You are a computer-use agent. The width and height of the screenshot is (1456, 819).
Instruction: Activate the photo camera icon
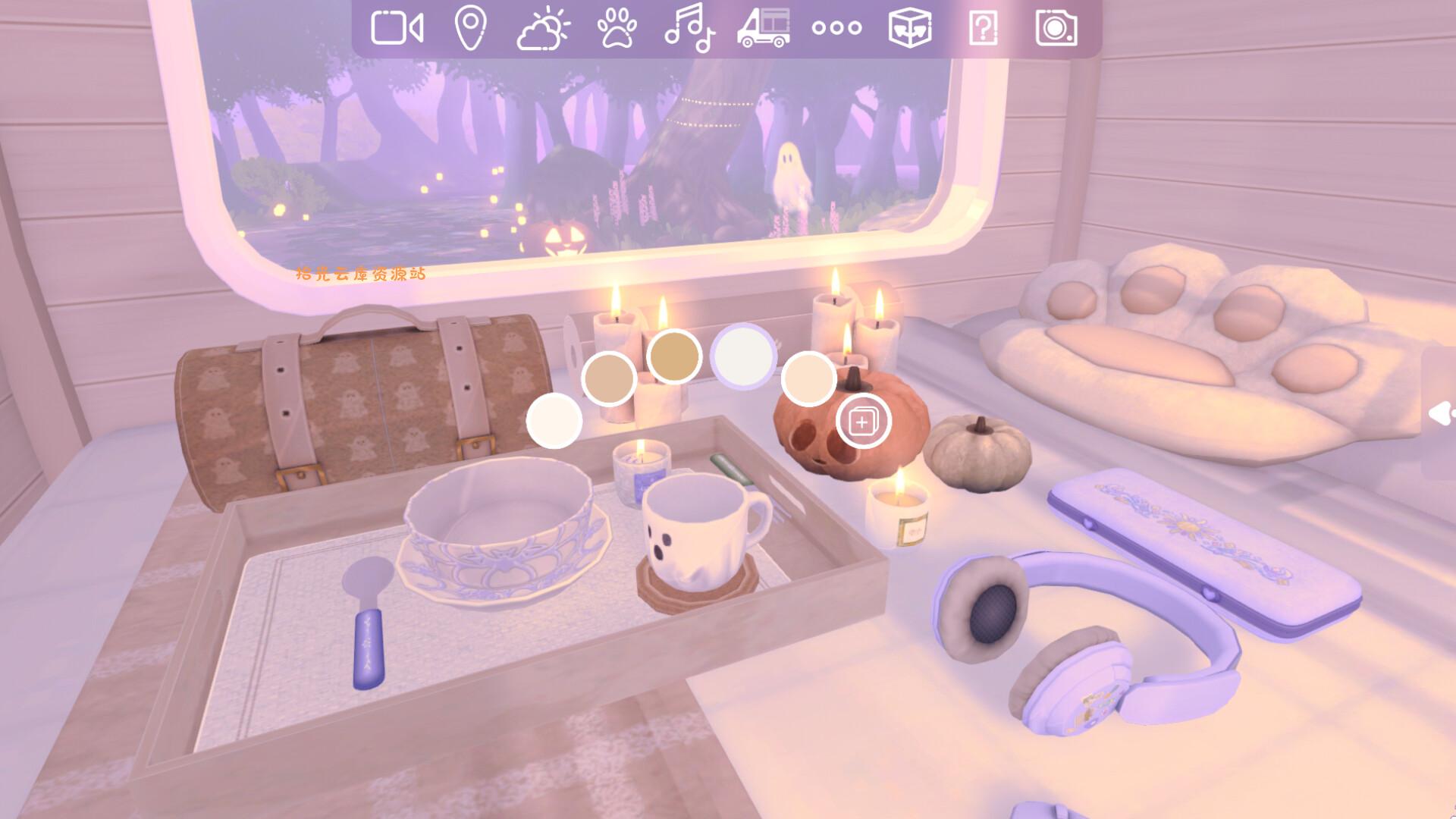point(1057,29)
